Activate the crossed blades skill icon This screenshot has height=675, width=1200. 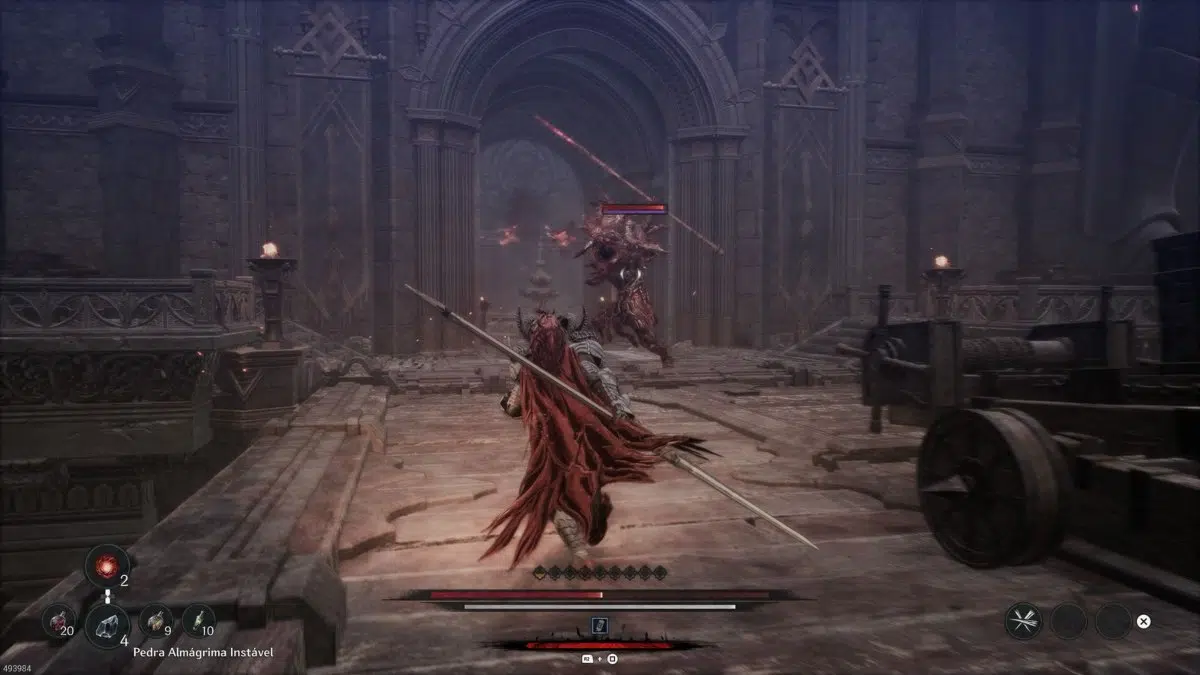point(1023,621)
